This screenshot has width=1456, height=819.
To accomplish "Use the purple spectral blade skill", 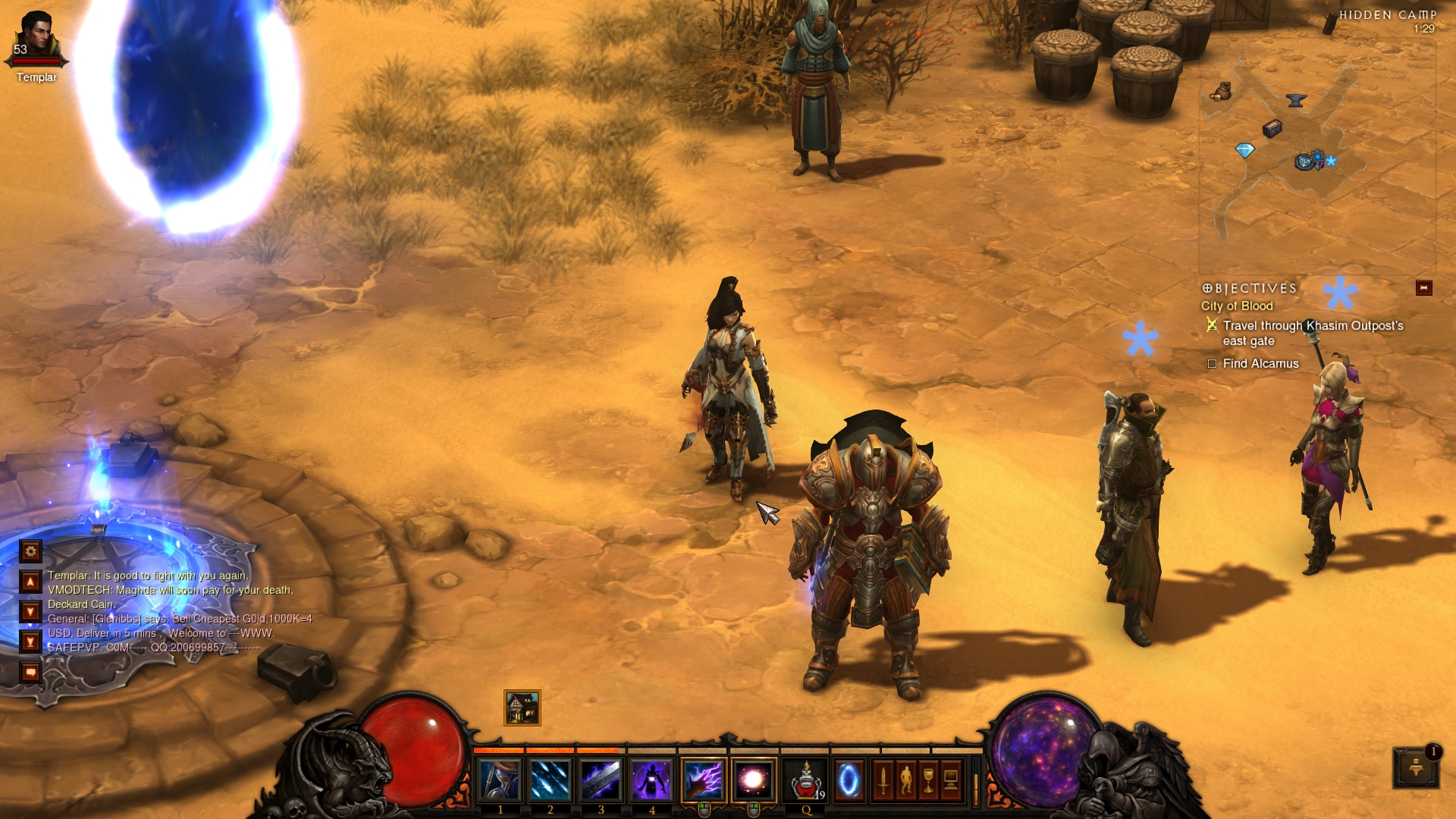I will [601, 780].
